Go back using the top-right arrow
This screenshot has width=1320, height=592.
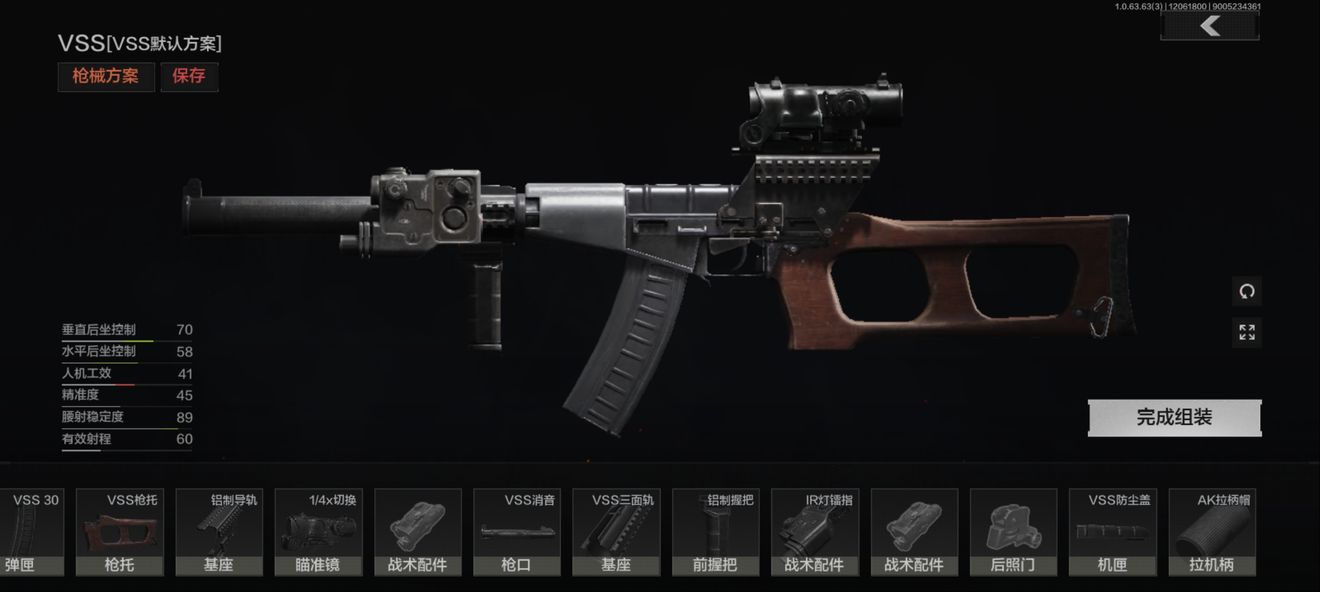coord(1209,26)
